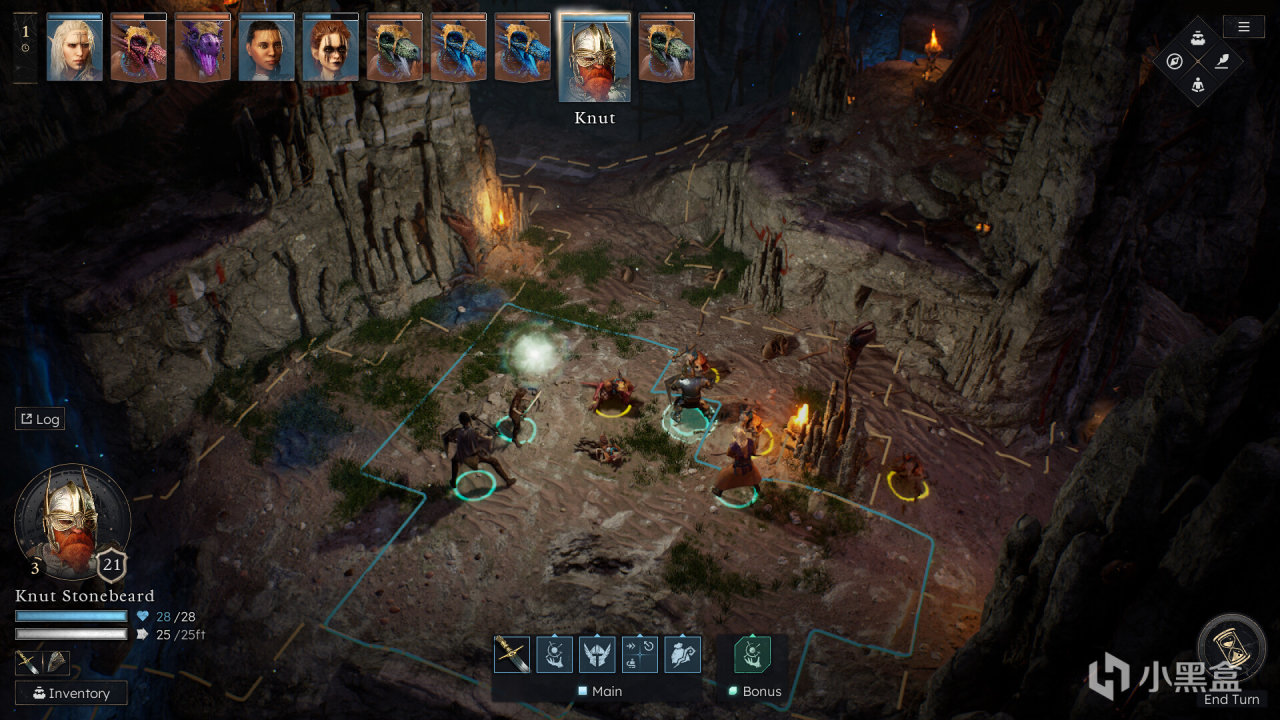The height and width of the screenshot is (720, 1280).
Task: Open the meditating figure rest icon
Action: tap(1198, 85)
